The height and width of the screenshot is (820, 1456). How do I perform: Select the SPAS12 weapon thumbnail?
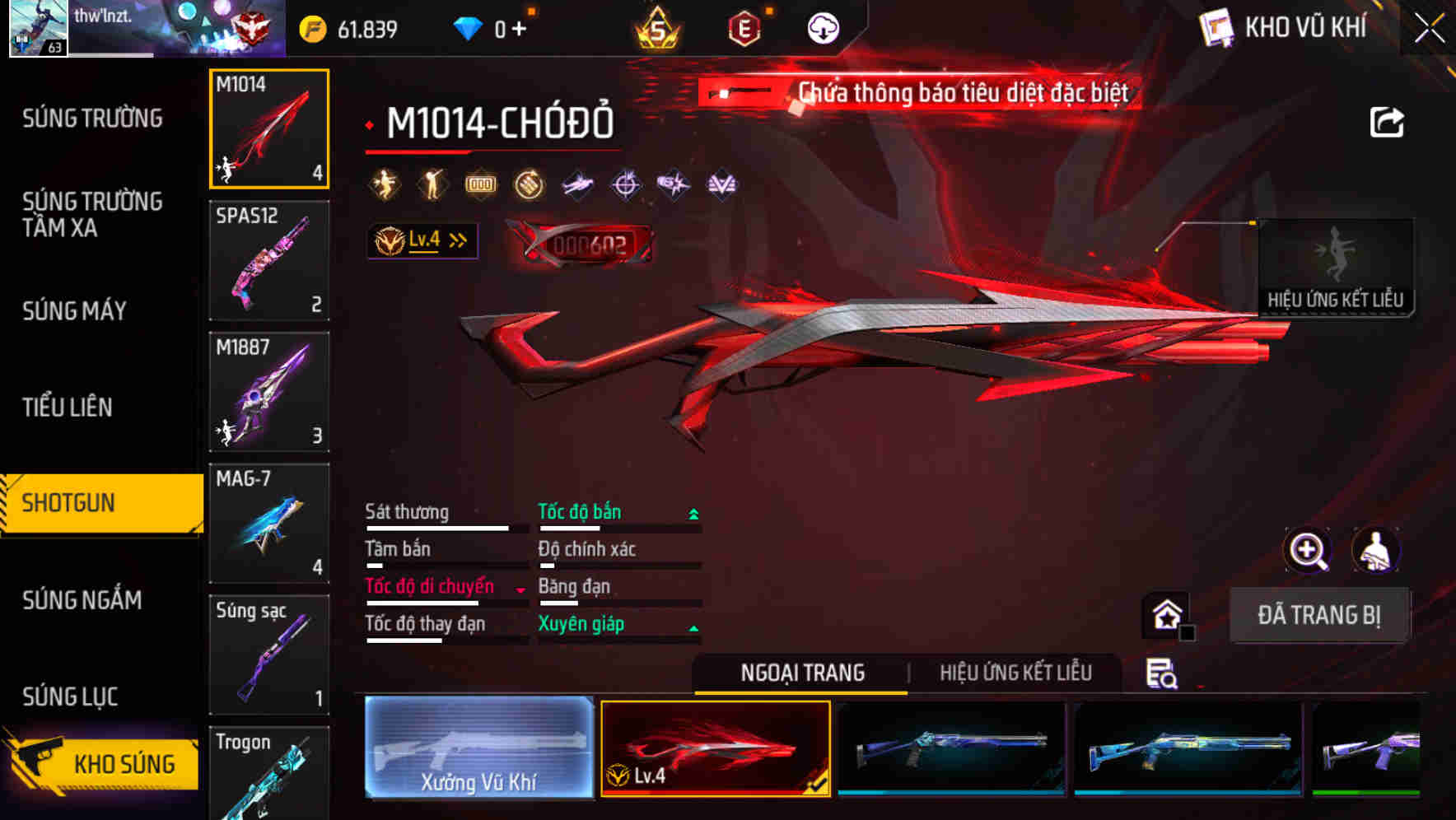pos(269,259)
